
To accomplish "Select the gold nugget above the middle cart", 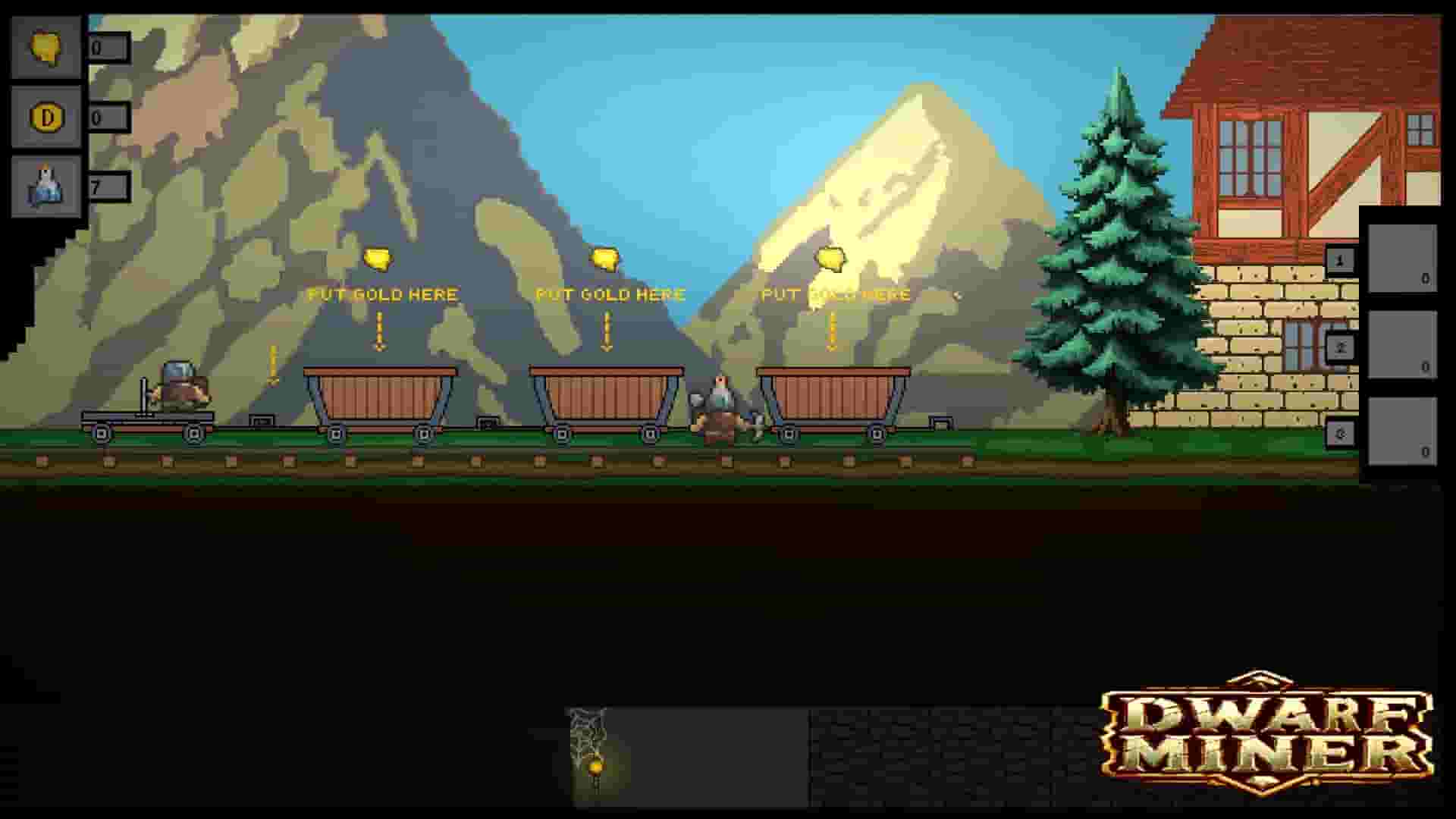I will coord(604,259).
